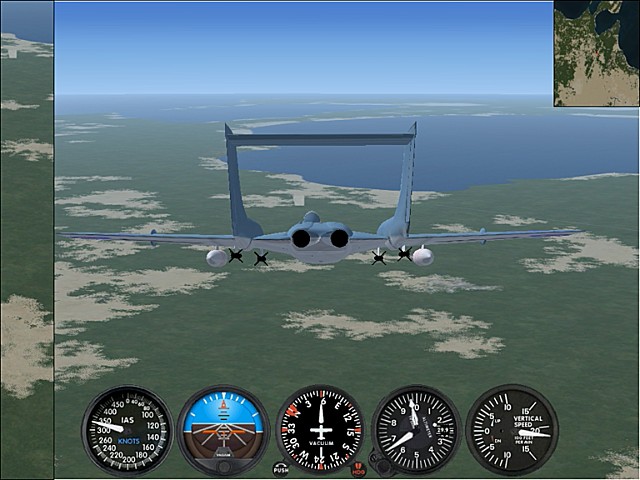Click the heading indicator compass gauge
Image resolution: width=640 pixels, height=480 pixels.
point(320,430)
